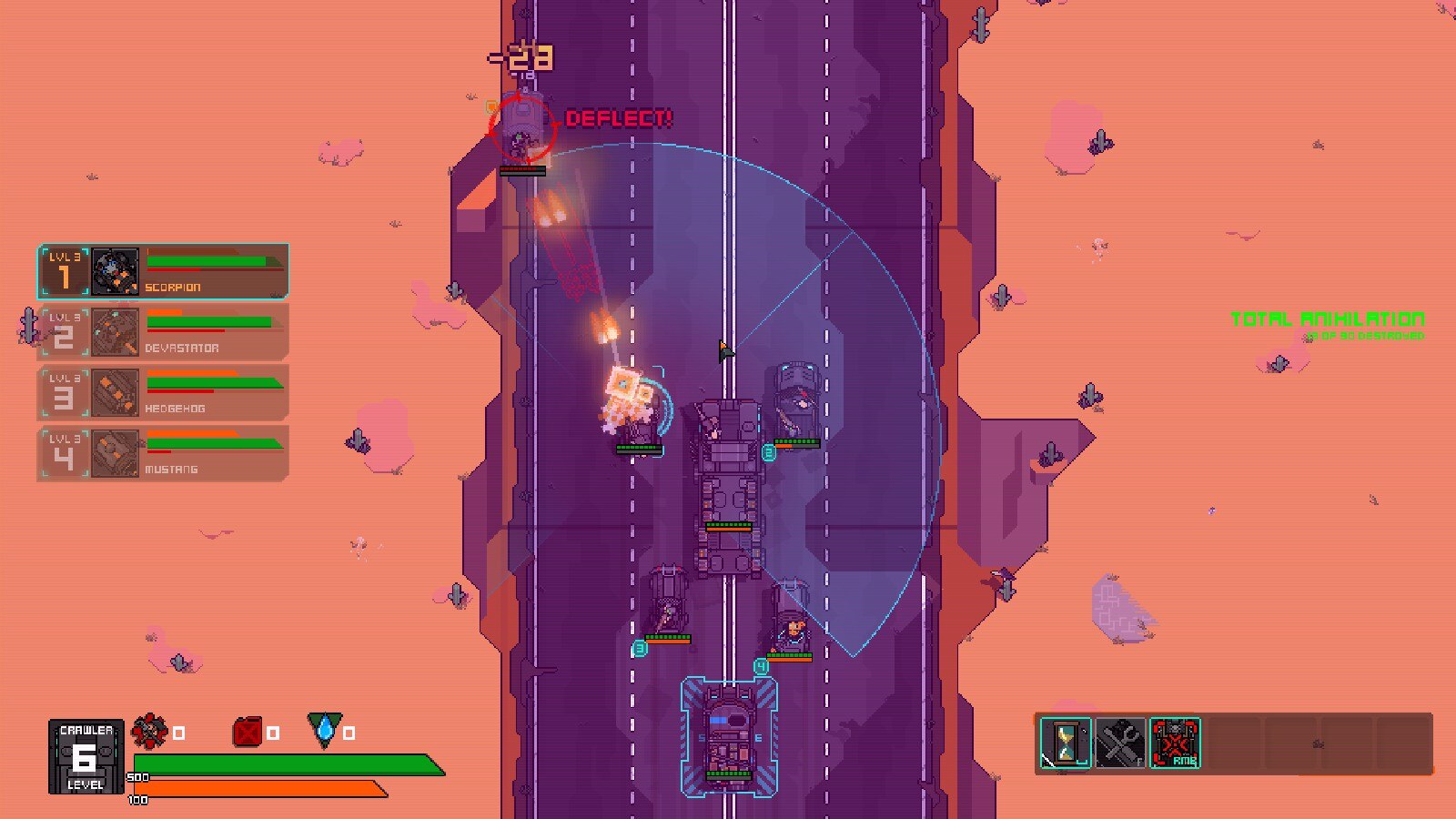This screenshot has height=819, width=1456.
Task: Switch to the Mustang unit panel
Action: (164, 453)
